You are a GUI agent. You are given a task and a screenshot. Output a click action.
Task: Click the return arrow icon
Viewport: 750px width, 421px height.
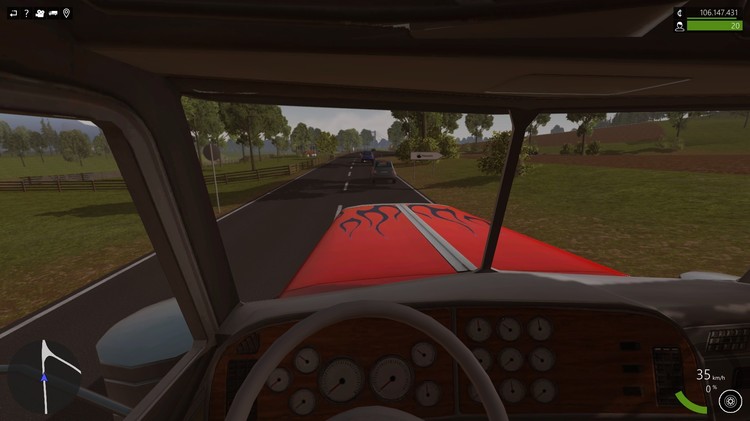12,13
